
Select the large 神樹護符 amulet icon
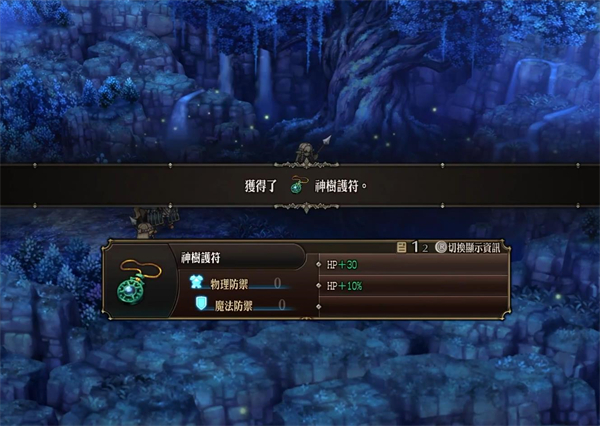tap(133, 284)
